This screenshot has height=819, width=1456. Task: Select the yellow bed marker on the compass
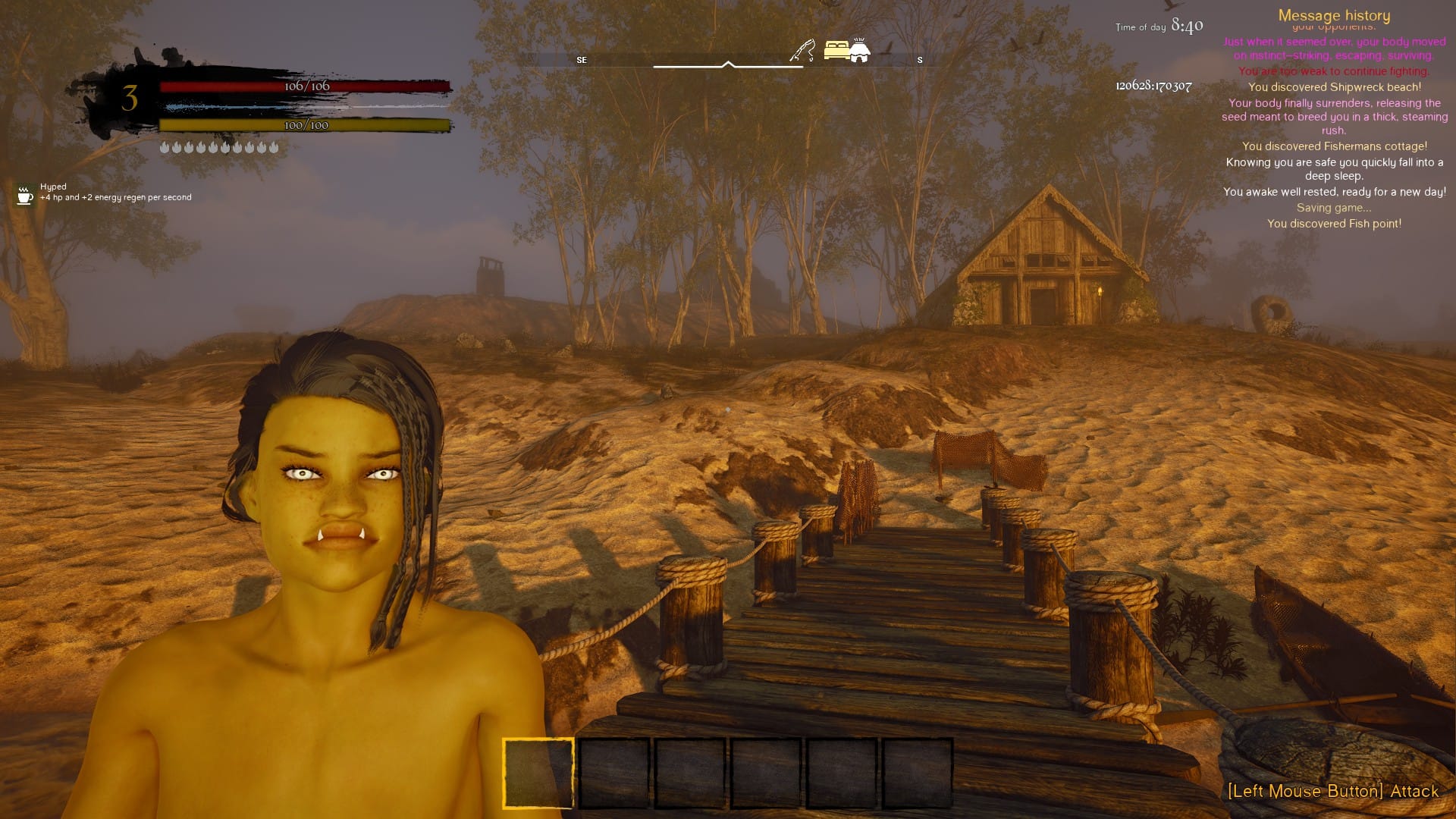836,50
